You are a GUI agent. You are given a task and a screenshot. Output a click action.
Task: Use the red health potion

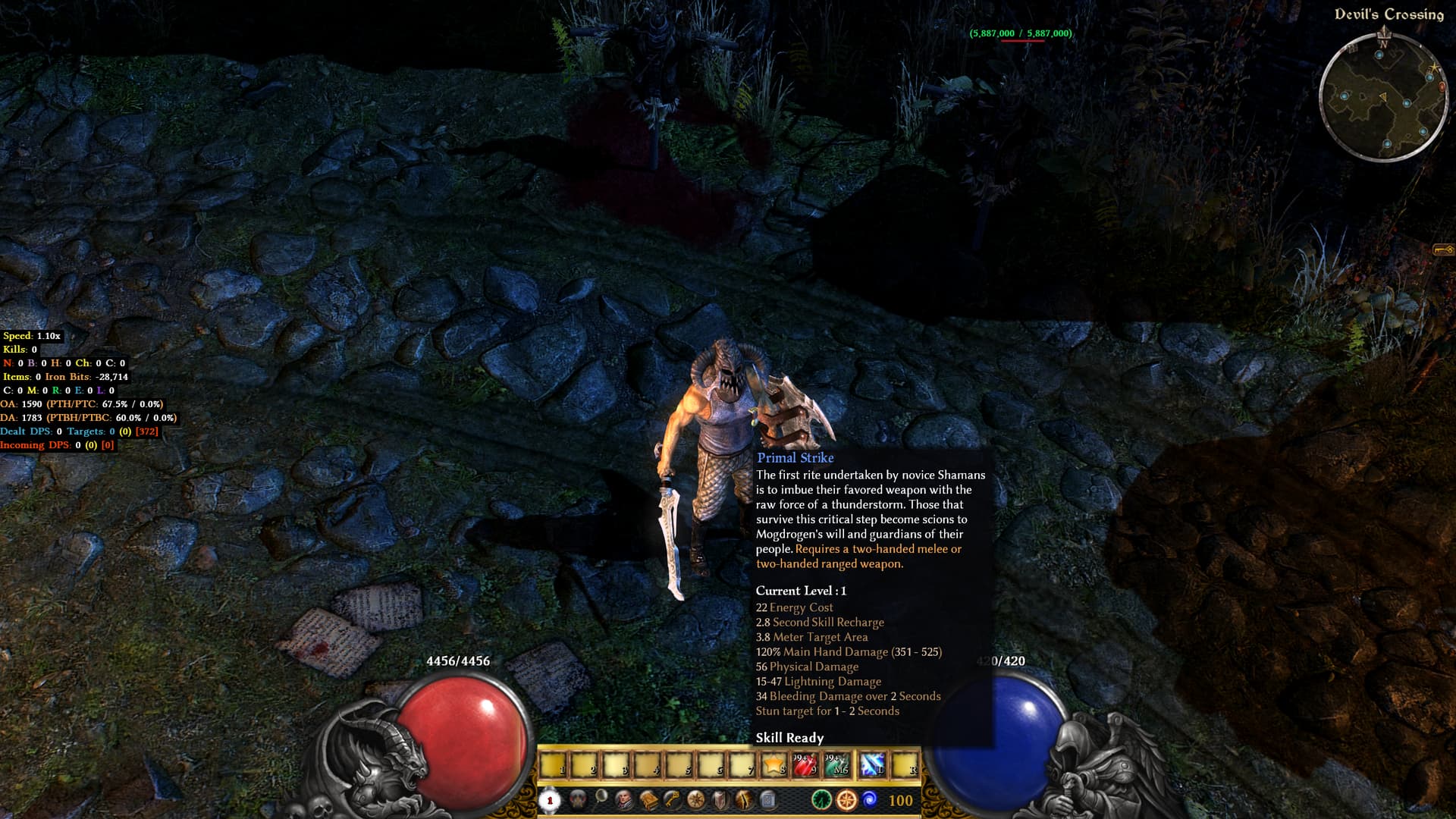(x=805, y=765)
